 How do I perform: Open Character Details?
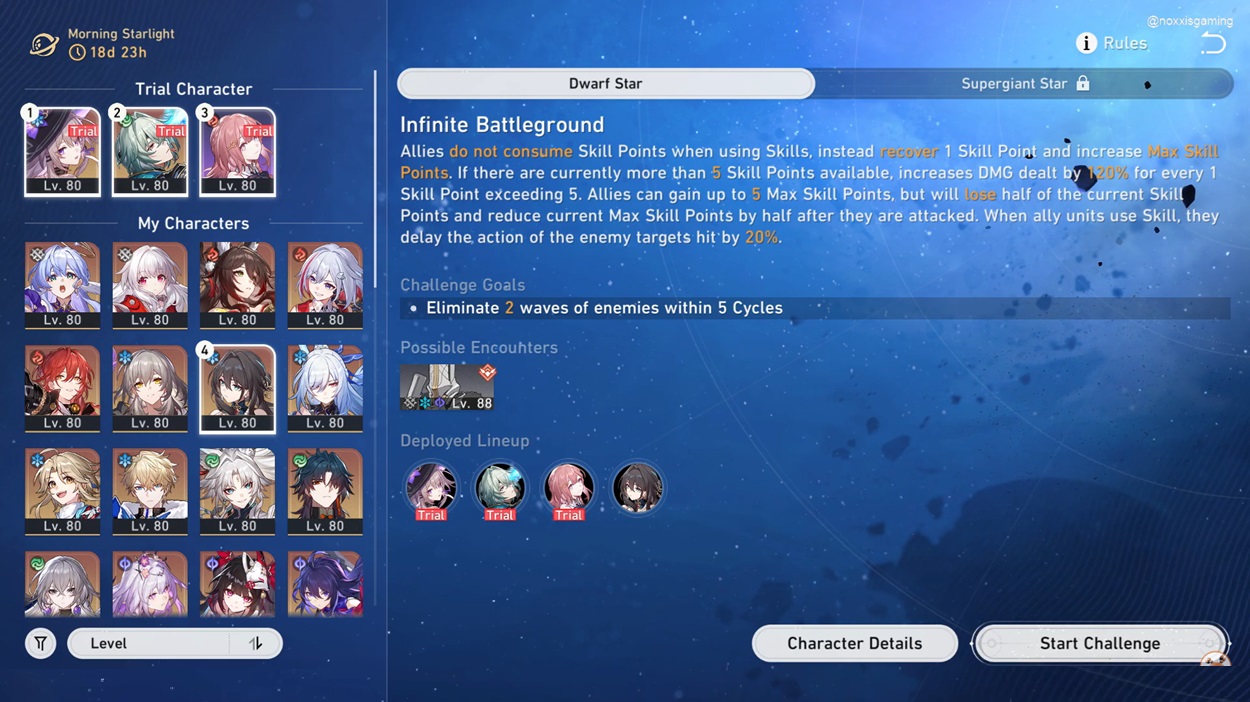(x=854, y=643)
